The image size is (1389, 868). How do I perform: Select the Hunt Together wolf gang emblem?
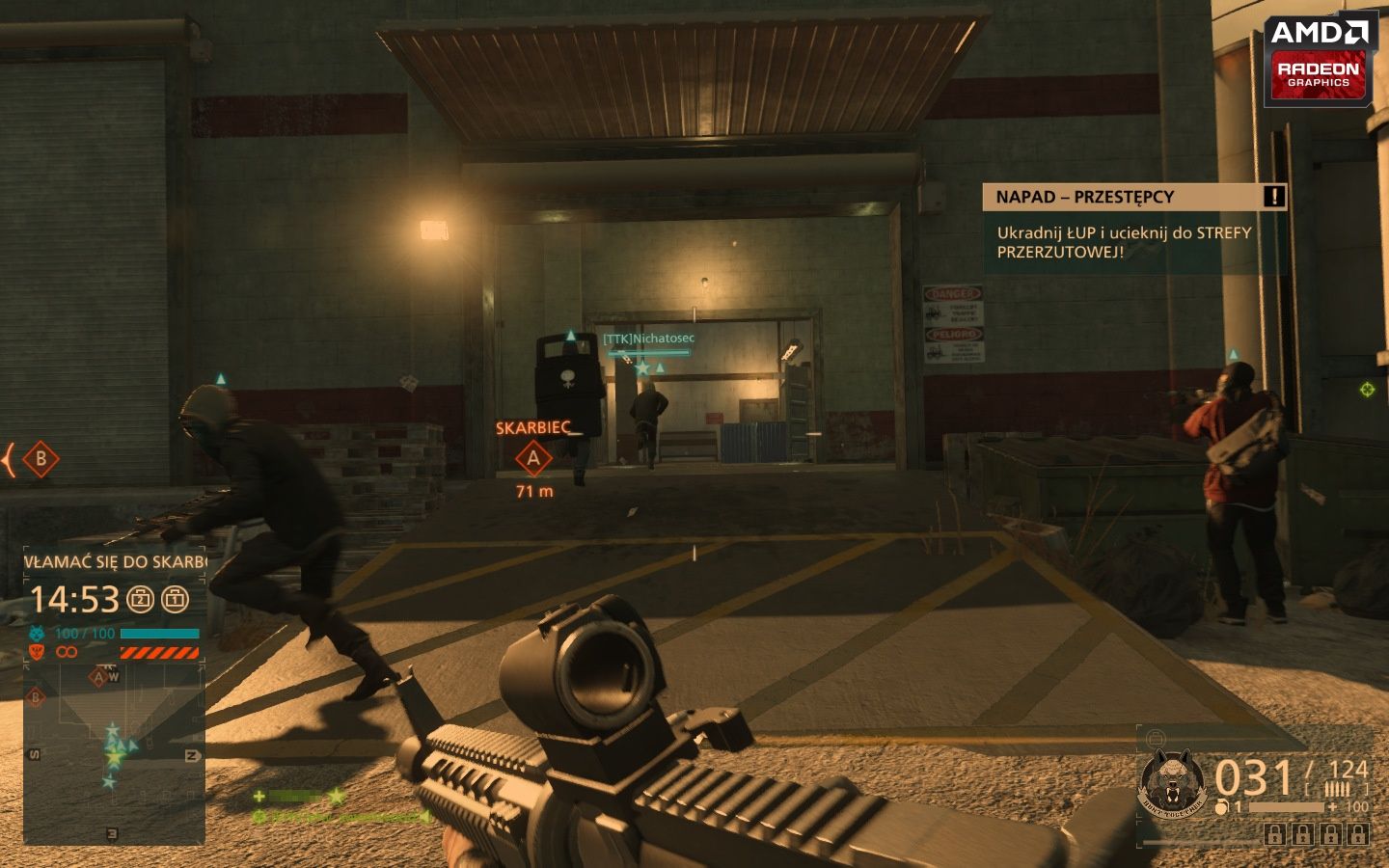(x=1172, y=783)
